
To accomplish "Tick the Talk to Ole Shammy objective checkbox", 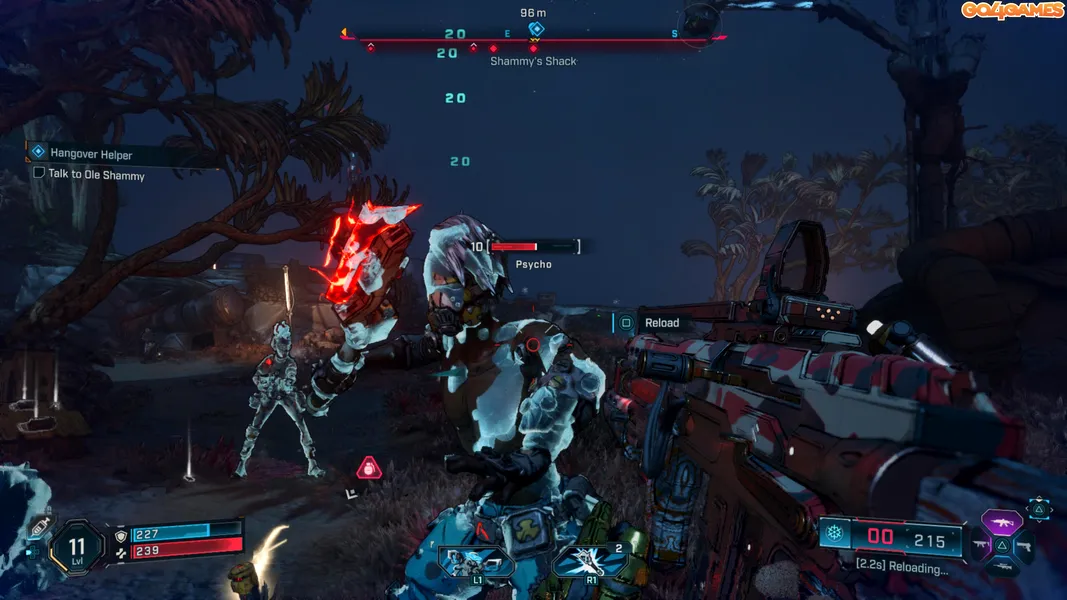I will tap(39, 173).
